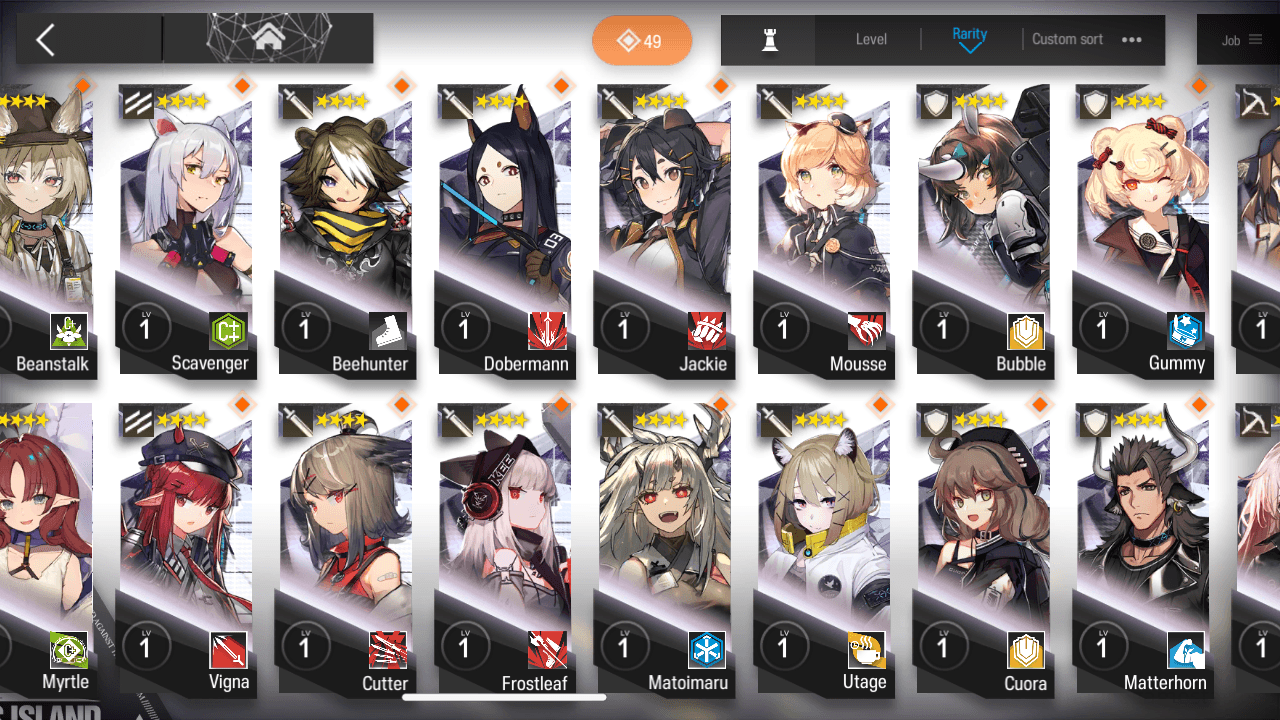1280x720 pixels.
Task: Go back using the arrow button
Action: [46, 40]
